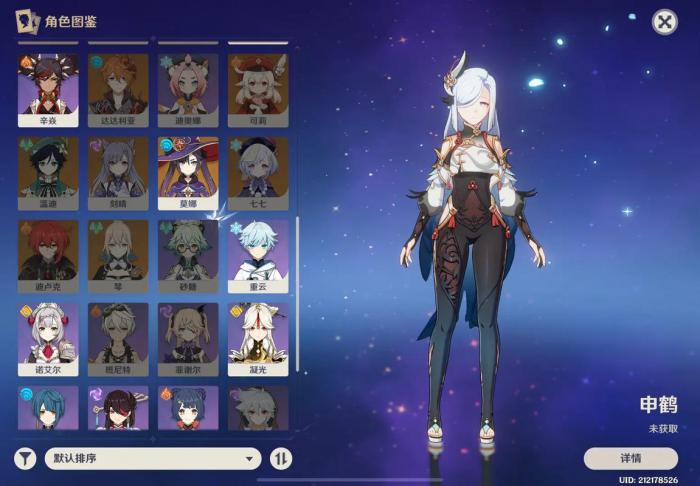Select the 重云 character card
Viewport: 700px width, 486px height.
pyautogui.click(x=258, y=255)
